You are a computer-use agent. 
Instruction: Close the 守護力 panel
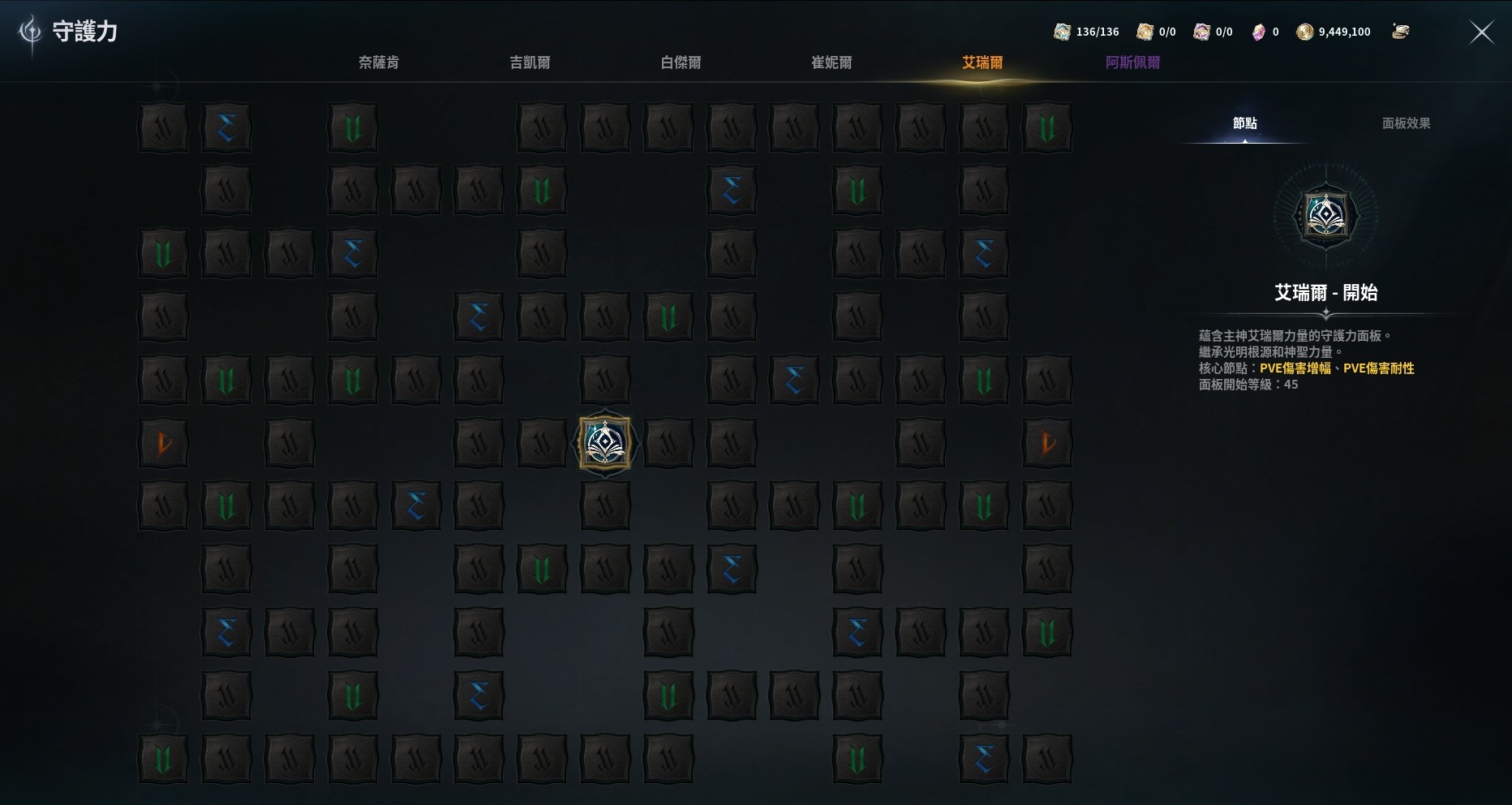pos(1481,32)
